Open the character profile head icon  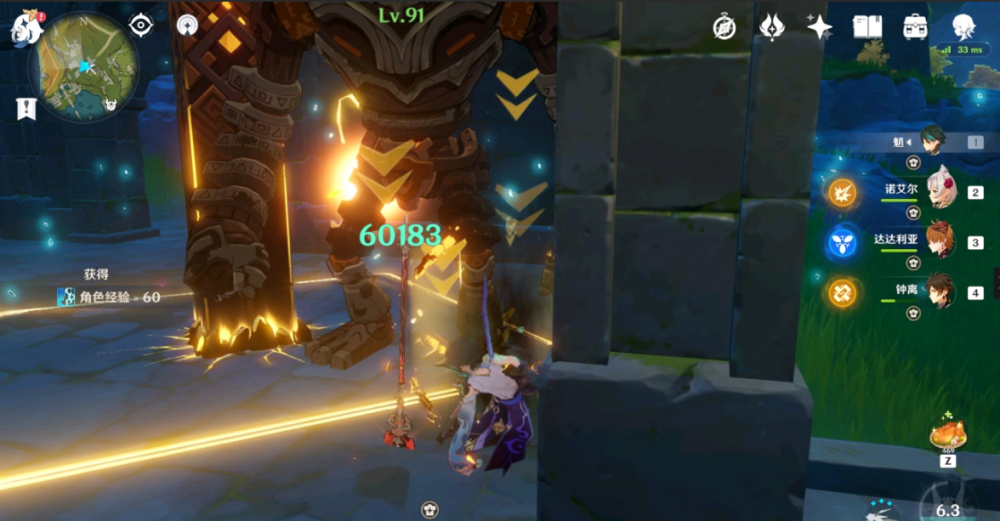coord(964,27)
